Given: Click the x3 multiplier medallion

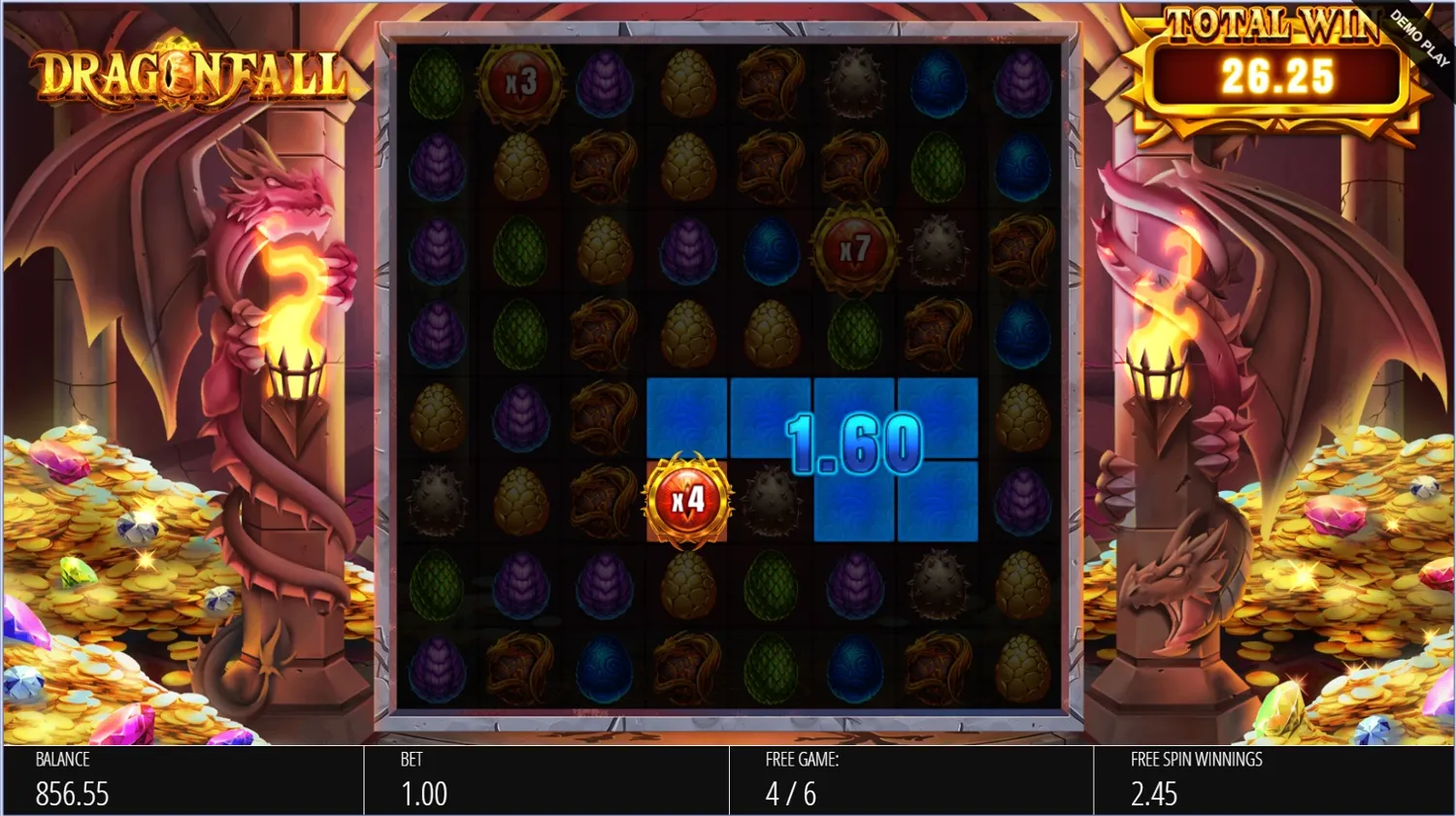Looking at the screenshot, I should [x=522, y=82].
